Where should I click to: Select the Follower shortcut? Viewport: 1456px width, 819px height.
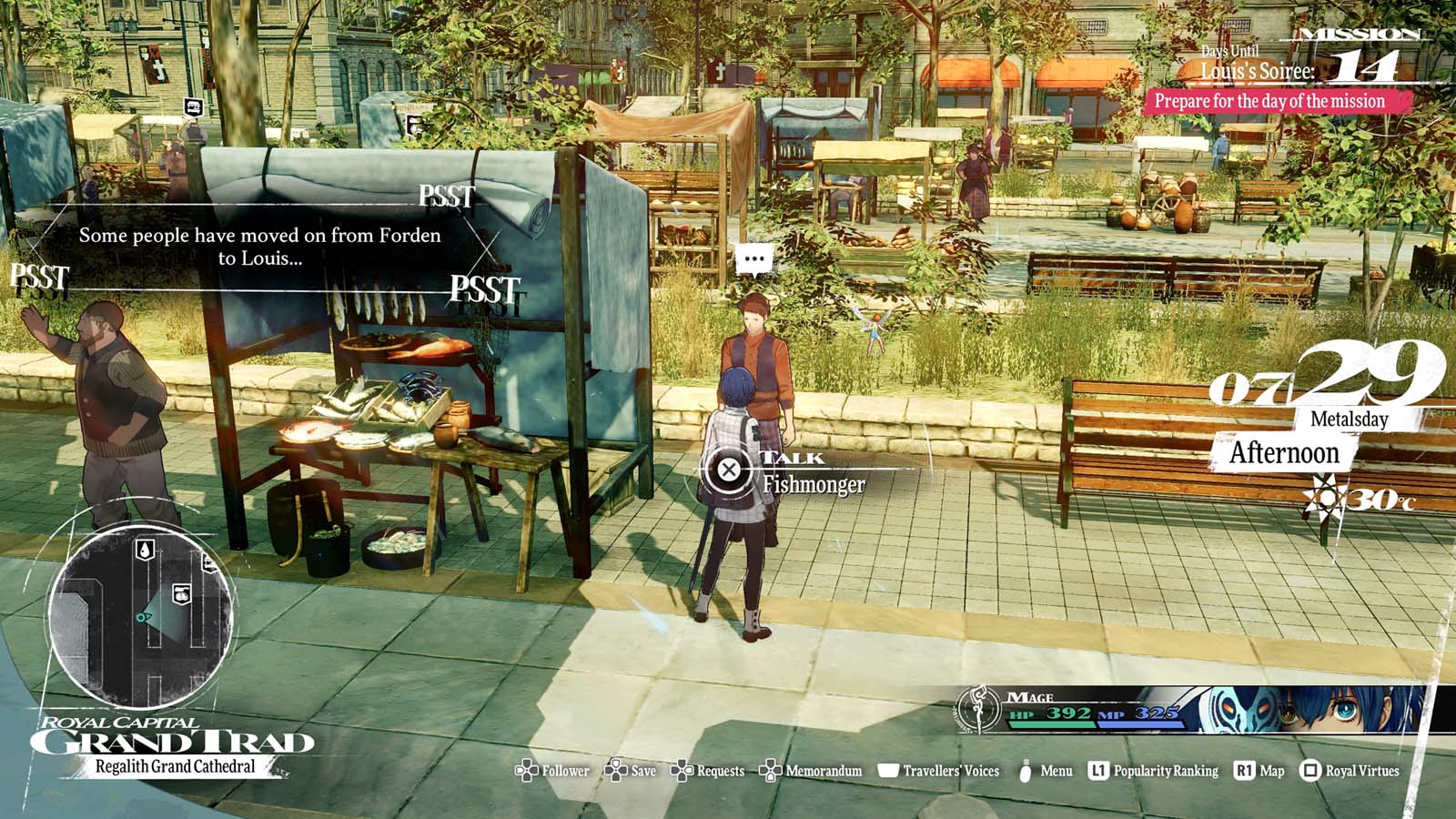point(553,771)
